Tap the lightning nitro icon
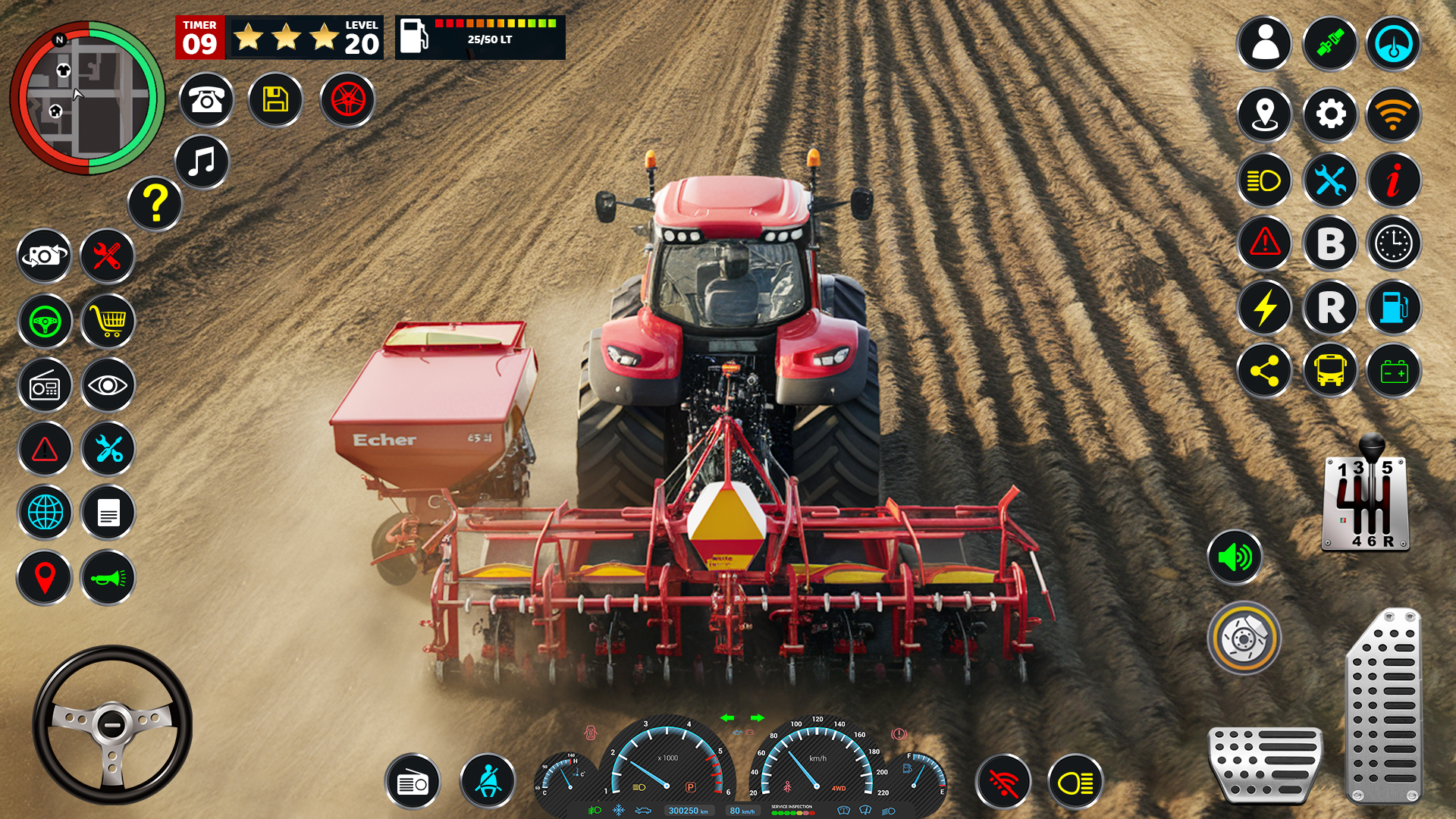The width and height of the screenshot is (1456, 819). tap(1264, 308)
